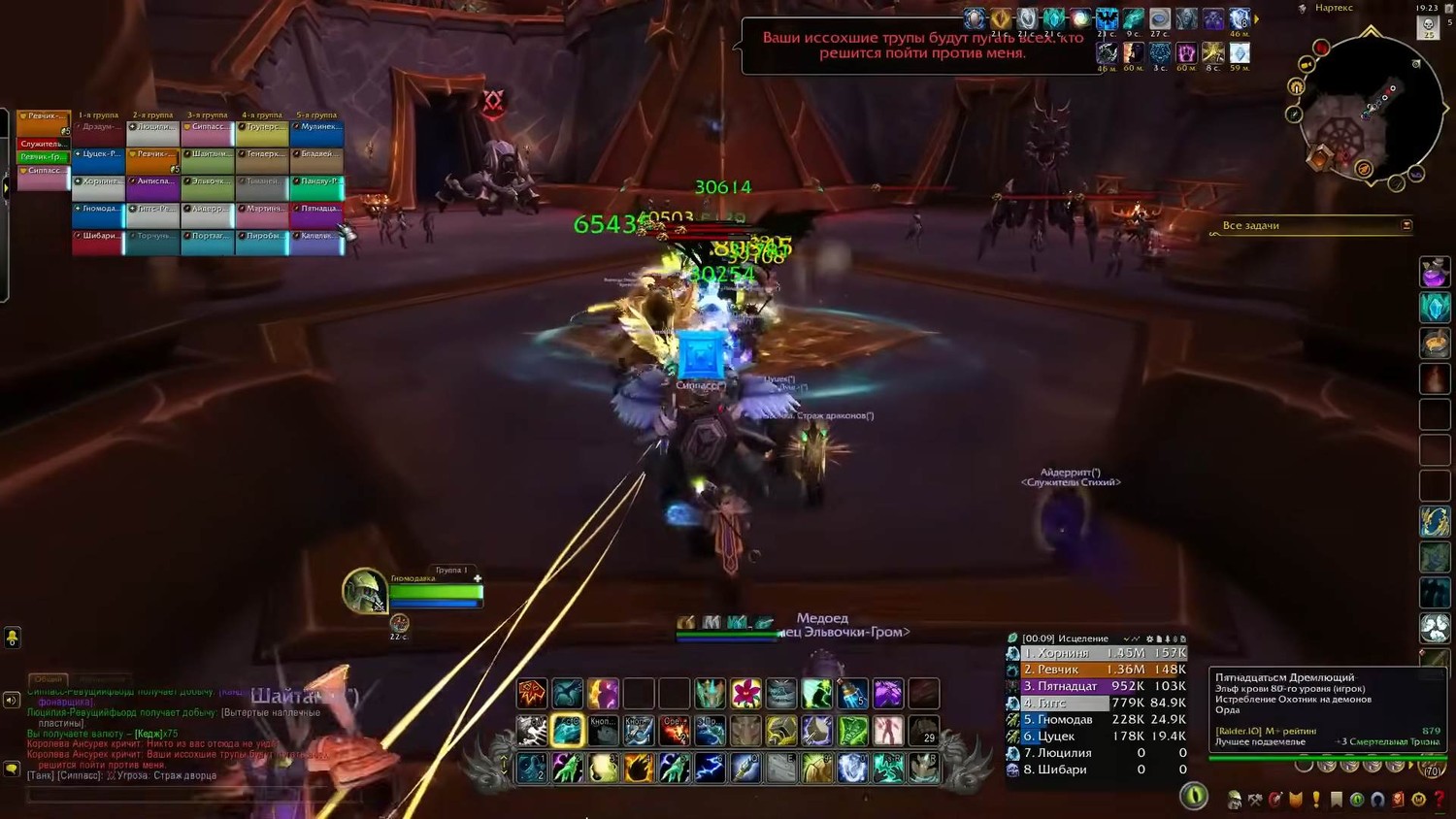The width and height of the screenshot is (1456, 819).
Task: Trigger the glowing highlighted teal ability
Action: 568,731
